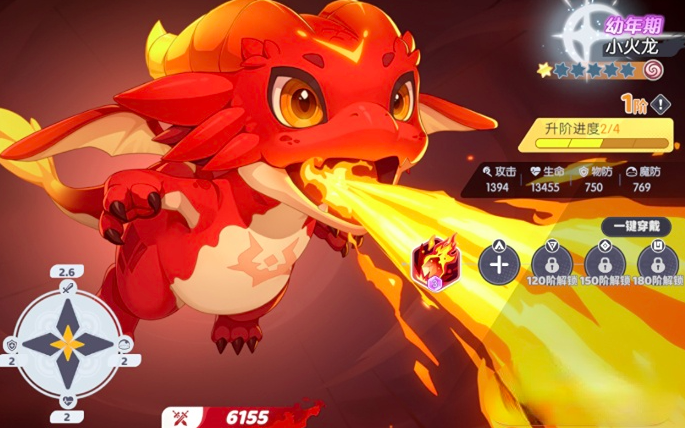Open the rank info exclamation icon
This screenshot has height=428, width=685.
point(662,104)
